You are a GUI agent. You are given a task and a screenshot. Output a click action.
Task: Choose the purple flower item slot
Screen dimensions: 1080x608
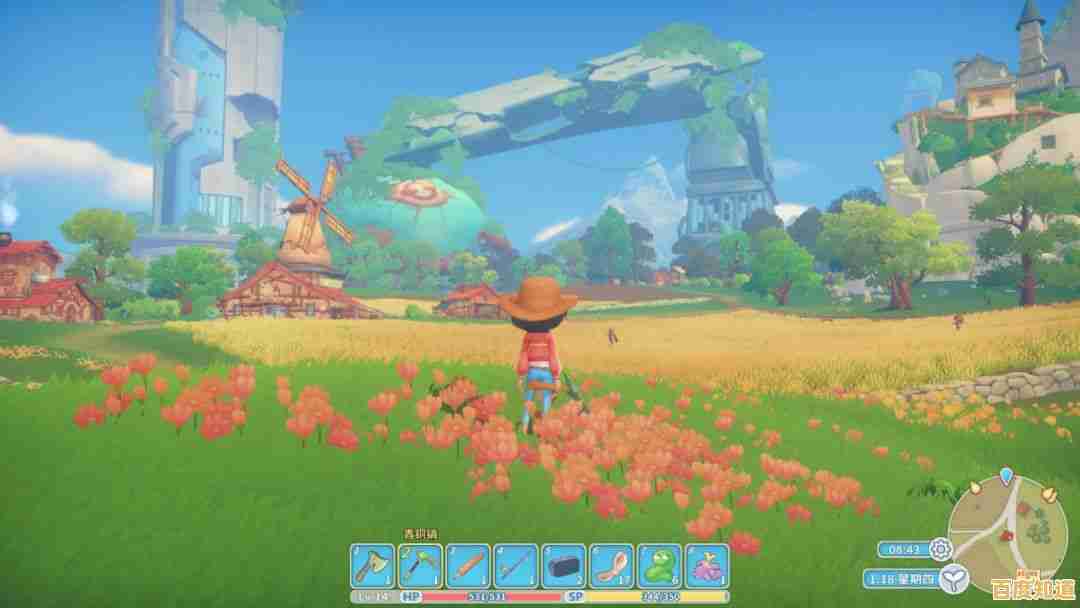click(708, 566)
